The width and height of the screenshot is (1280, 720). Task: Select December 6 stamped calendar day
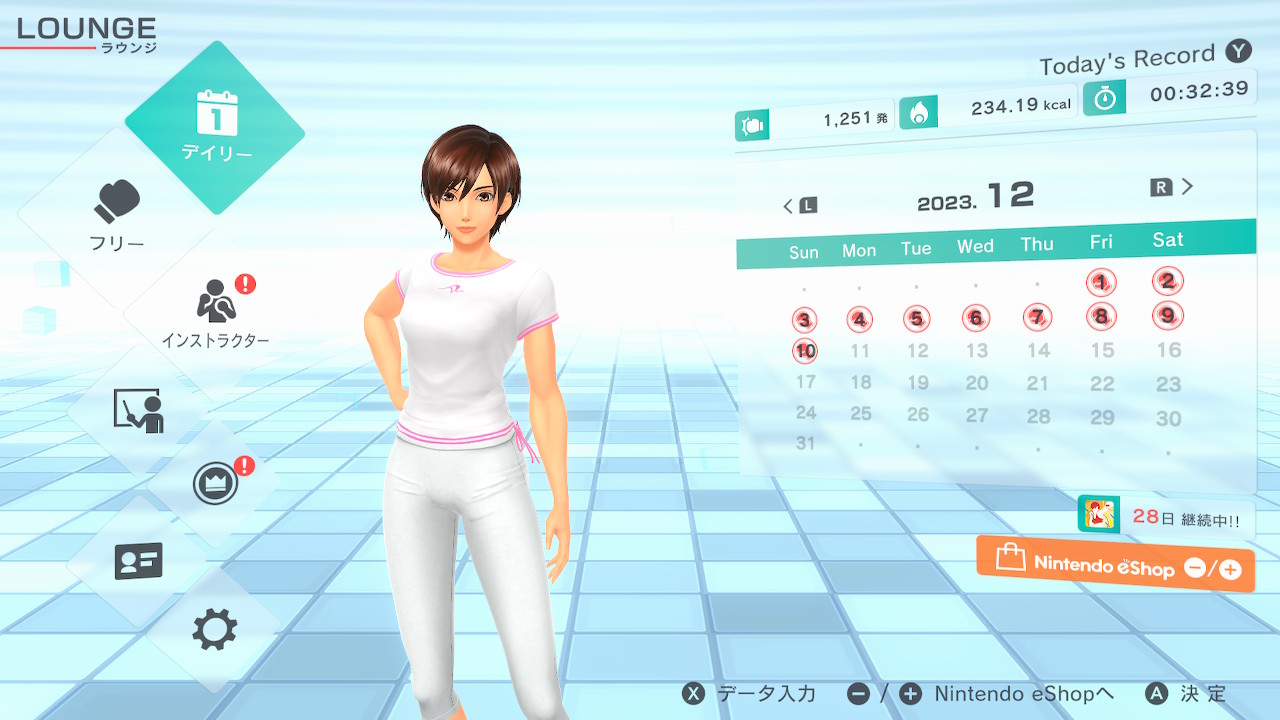click(975, 319)
